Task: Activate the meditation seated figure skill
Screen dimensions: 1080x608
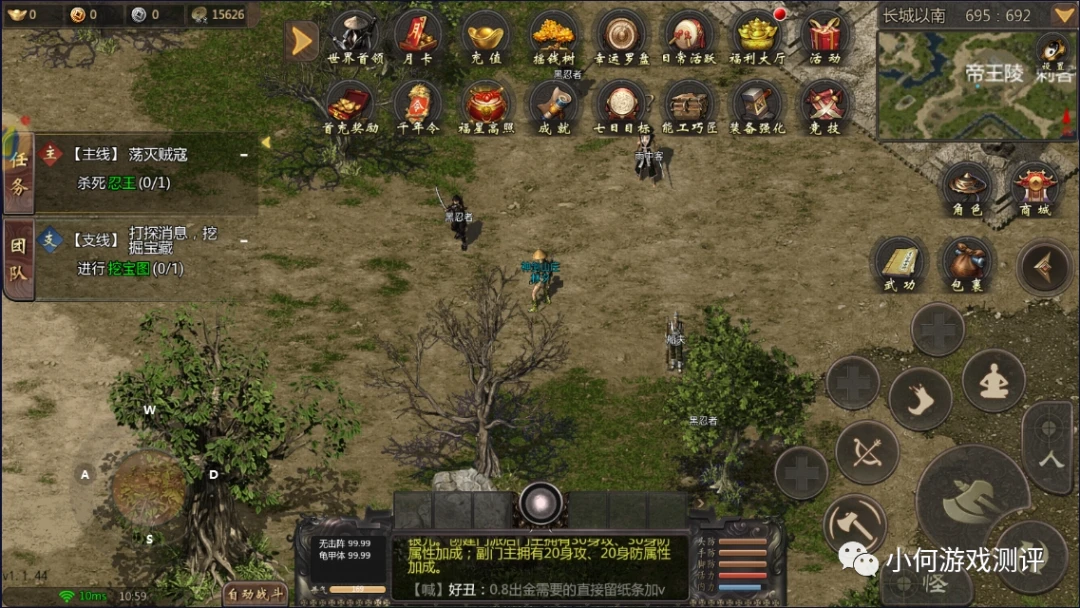Action: (x=993, y=381)
